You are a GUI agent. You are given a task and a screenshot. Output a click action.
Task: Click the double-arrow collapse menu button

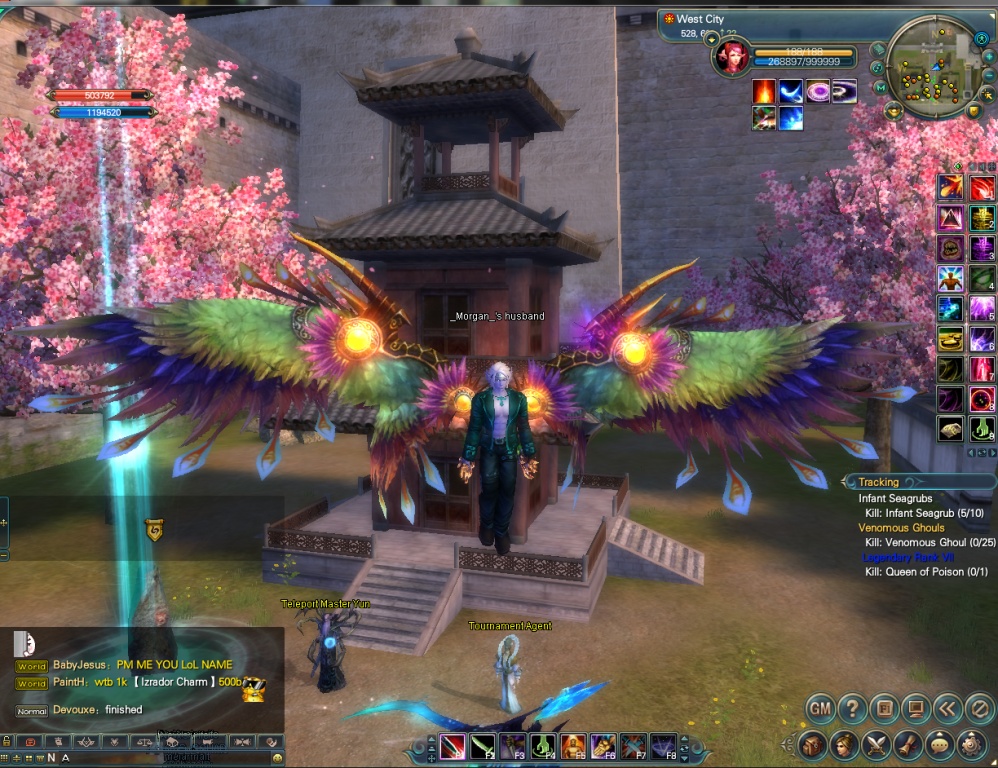point(949,709)
